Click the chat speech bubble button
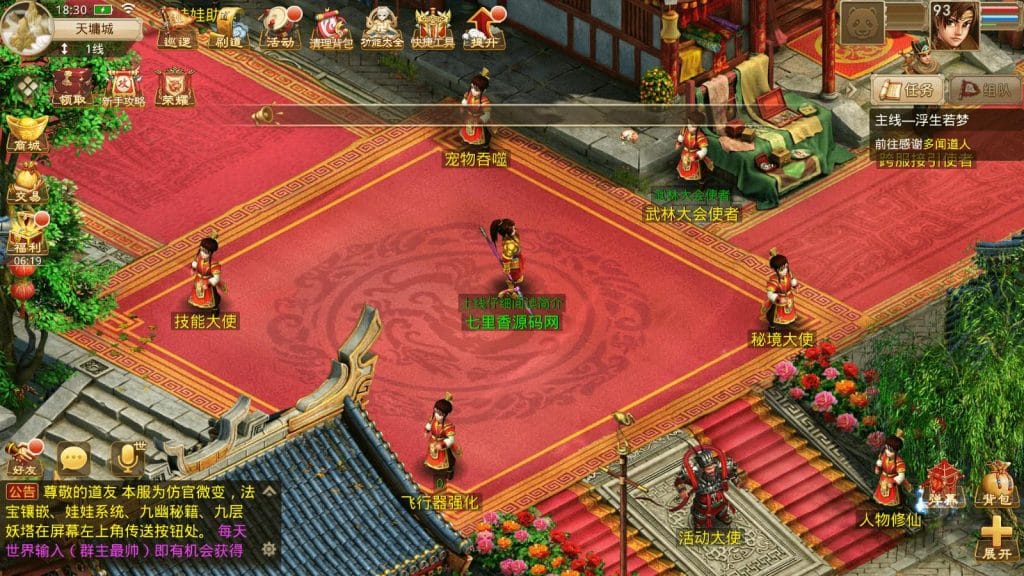1024x576 pixels. (74, 458)
